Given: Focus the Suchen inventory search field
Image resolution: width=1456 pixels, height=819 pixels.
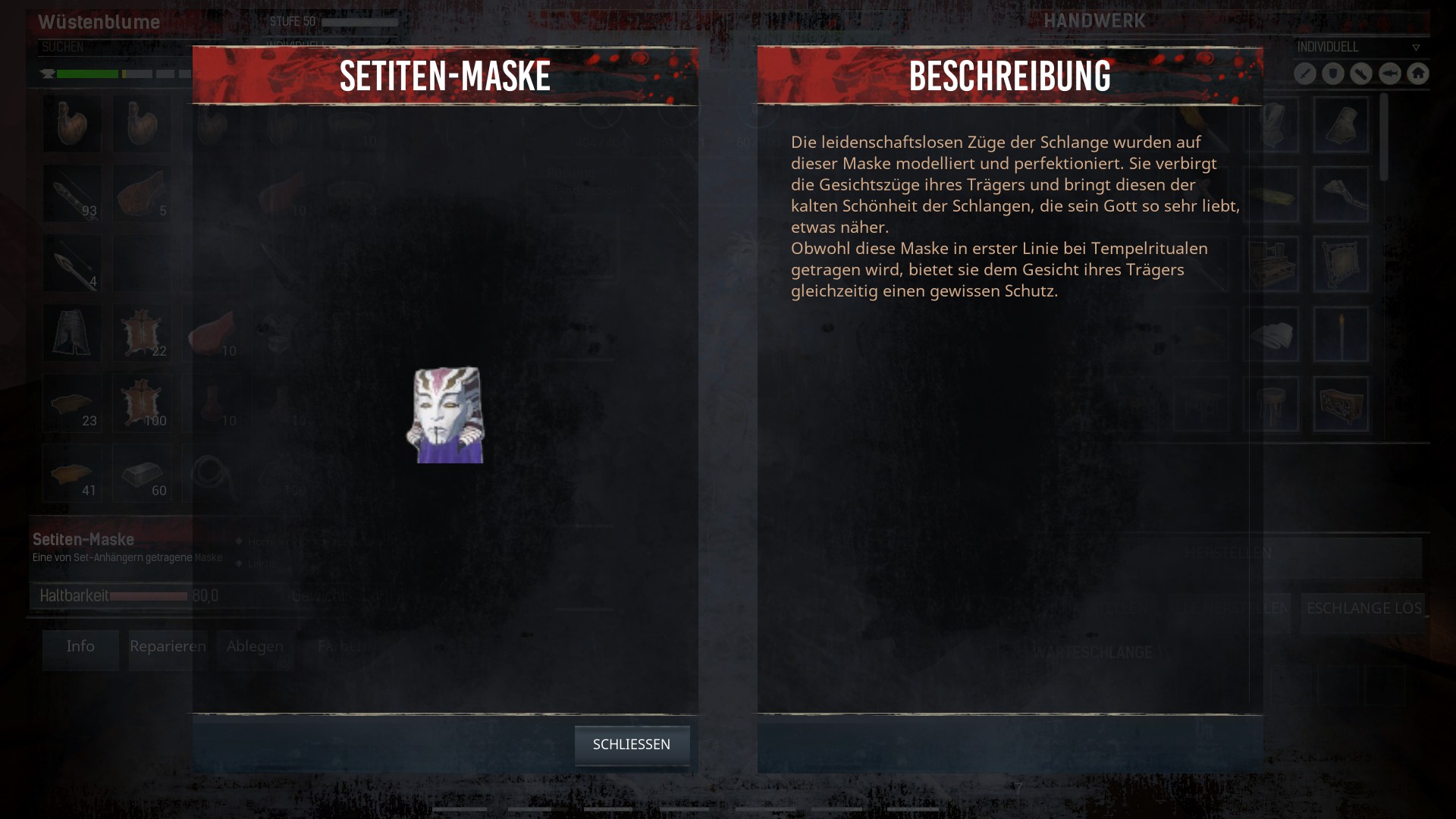Looking at the screenshot, I should tap(114, 47).
